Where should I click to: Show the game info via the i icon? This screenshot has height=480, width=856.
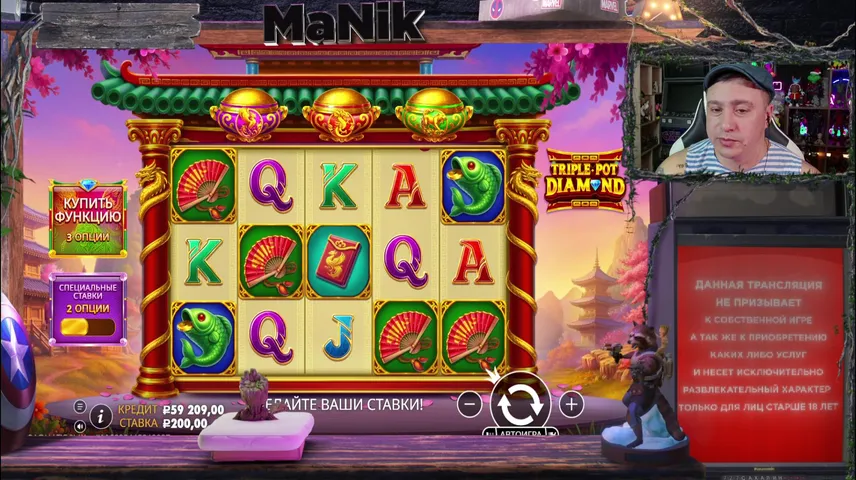100,414
